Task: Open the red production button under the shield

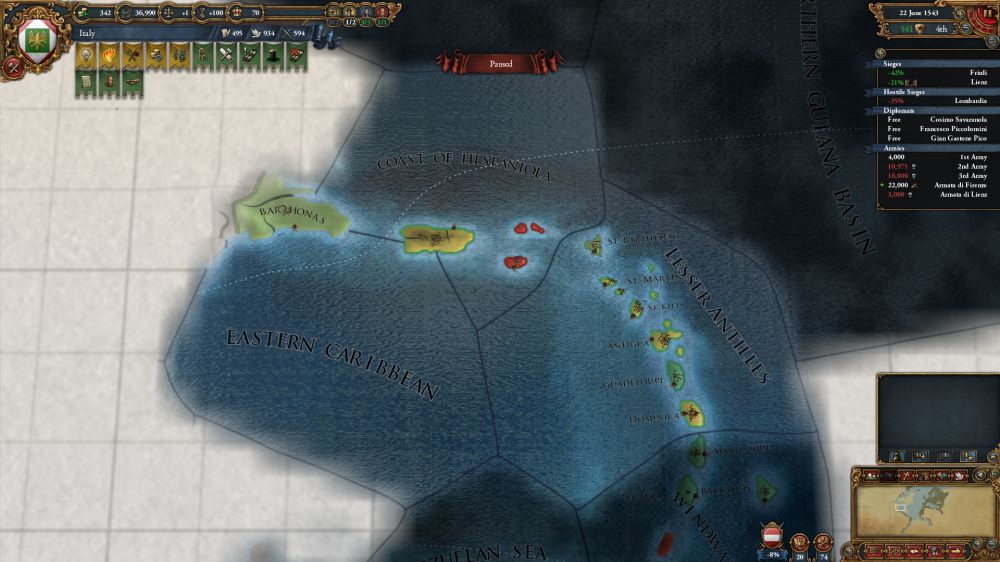Action: (x=14, y=68)
